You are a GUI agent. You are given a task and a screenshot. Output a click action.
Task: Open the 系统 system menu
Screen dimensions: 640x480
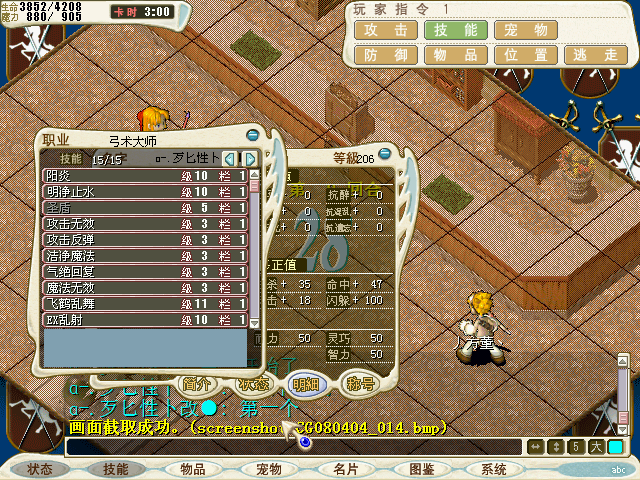pyautogui.click(x=494, y=468)
